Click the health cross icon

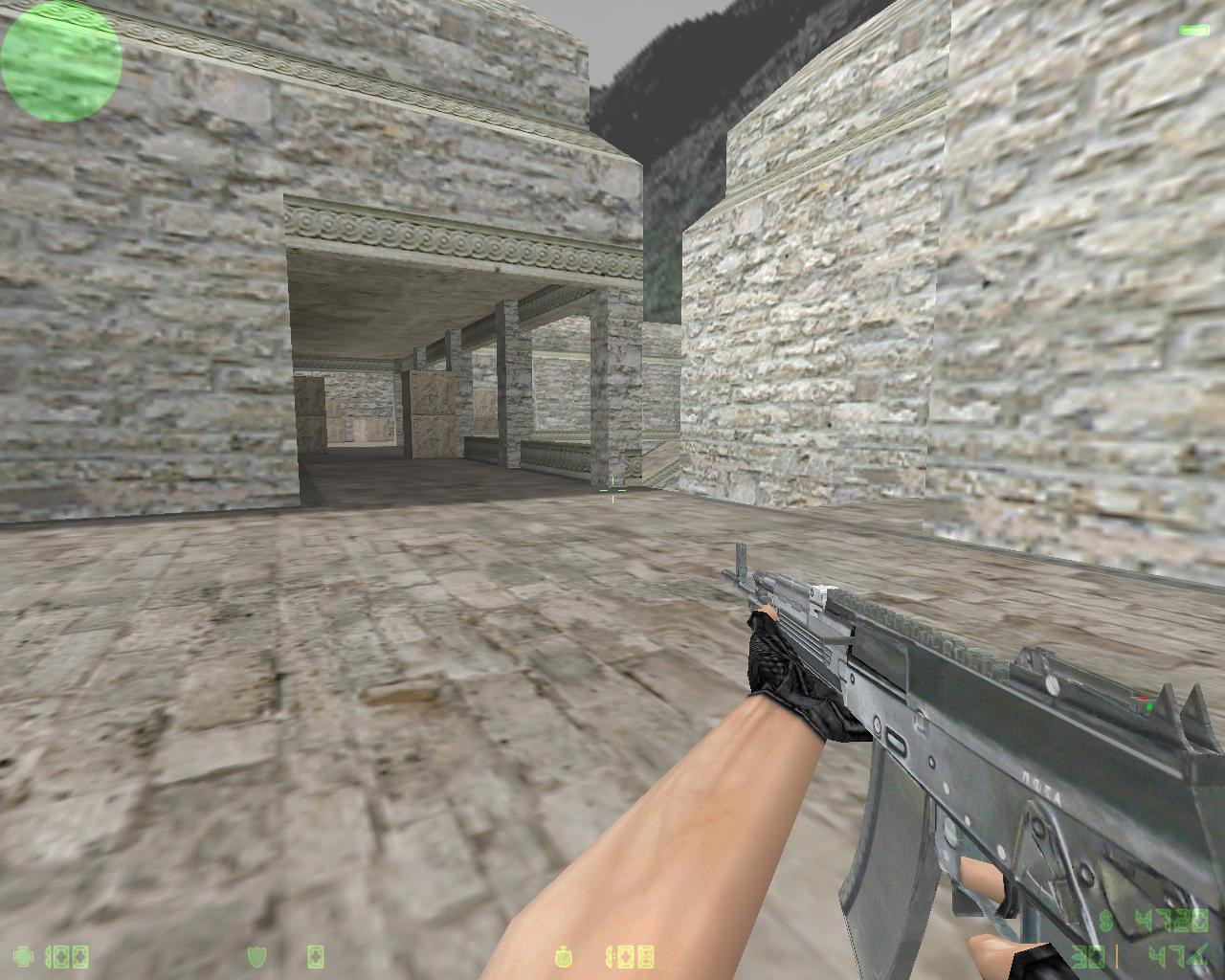[24, 956]
